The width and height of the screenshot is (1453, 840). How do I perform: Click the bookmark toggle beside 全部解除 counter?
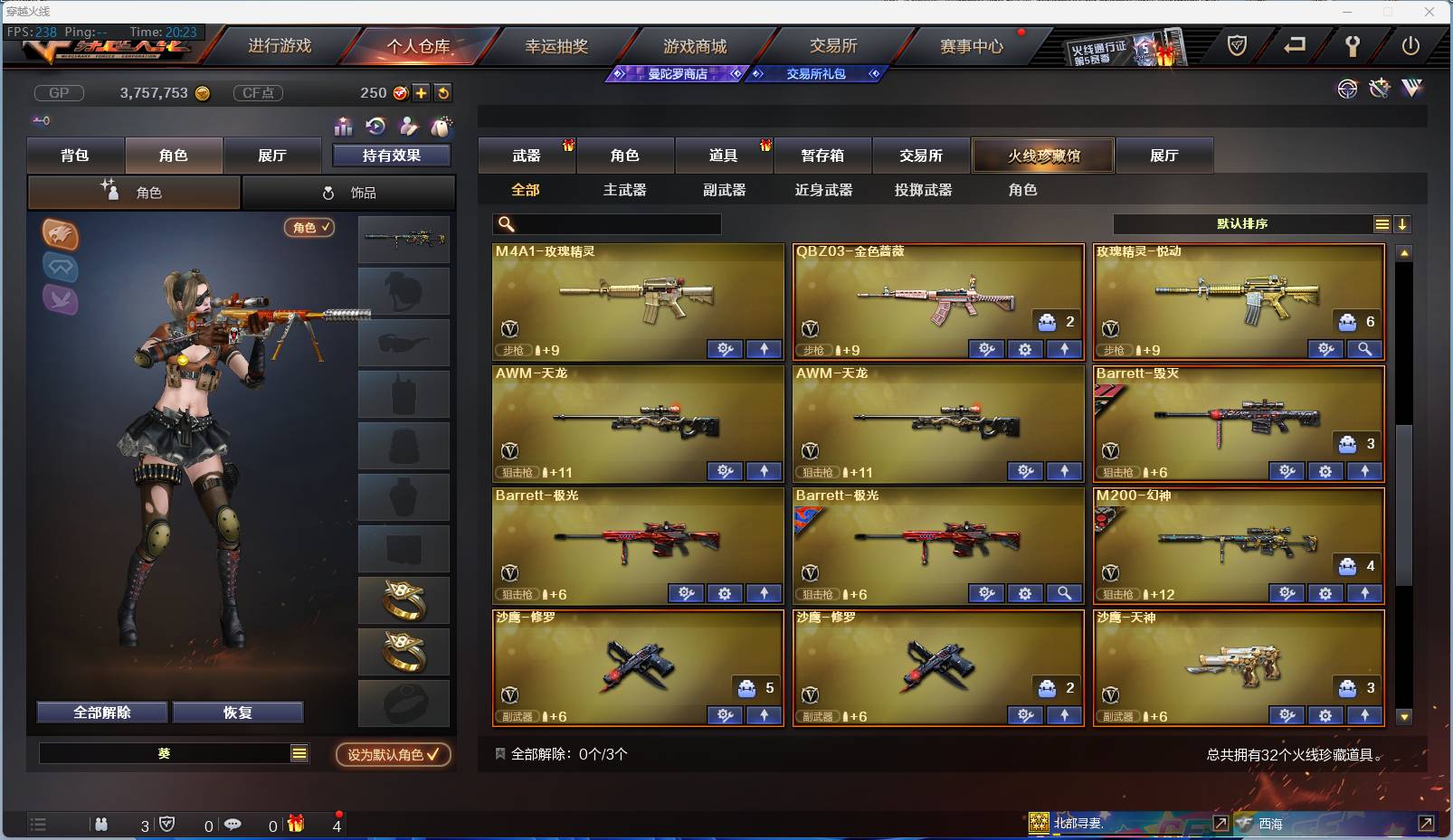pos(499,753)
